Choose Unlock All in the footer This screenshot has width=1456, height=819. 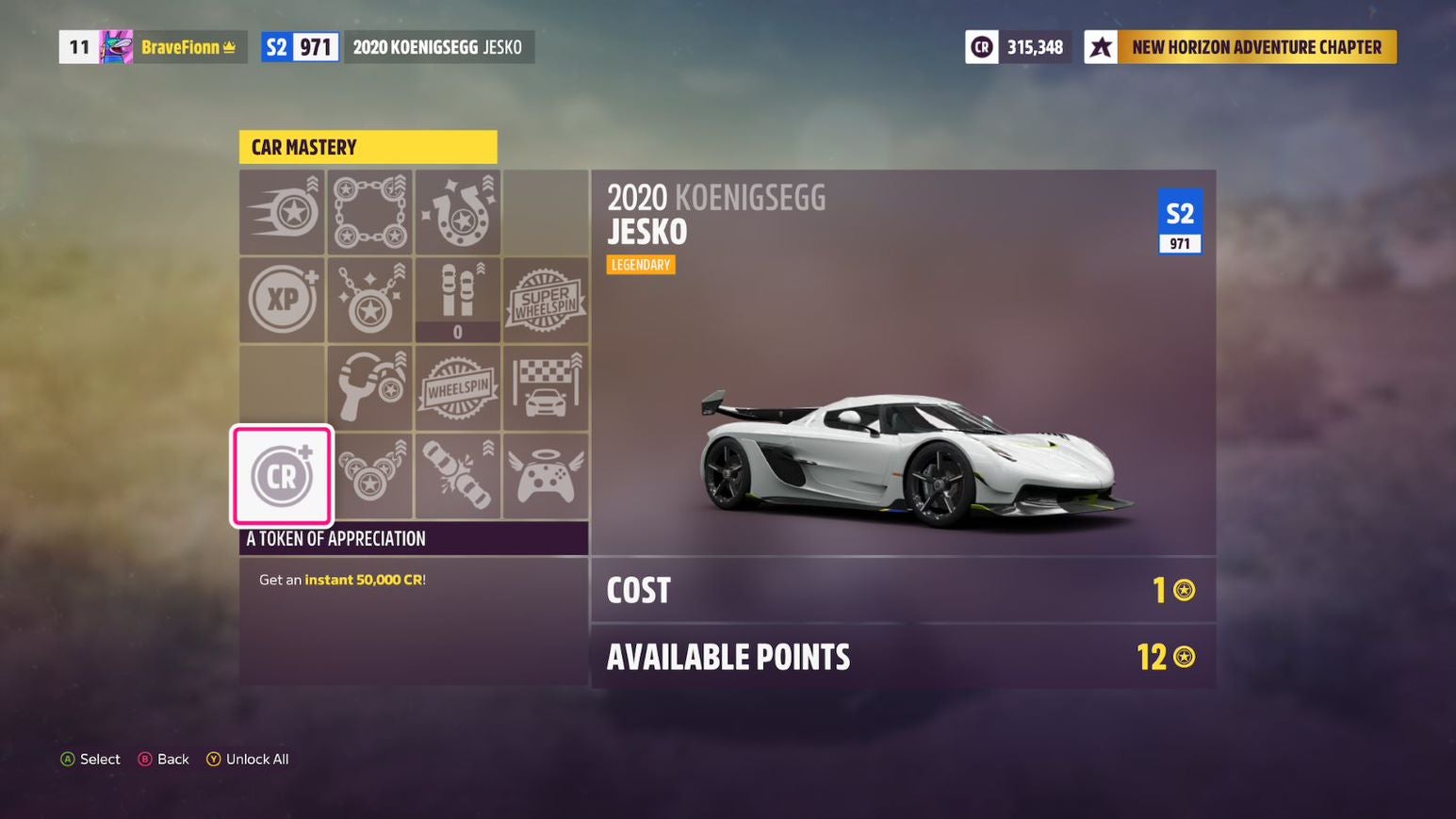248,760
